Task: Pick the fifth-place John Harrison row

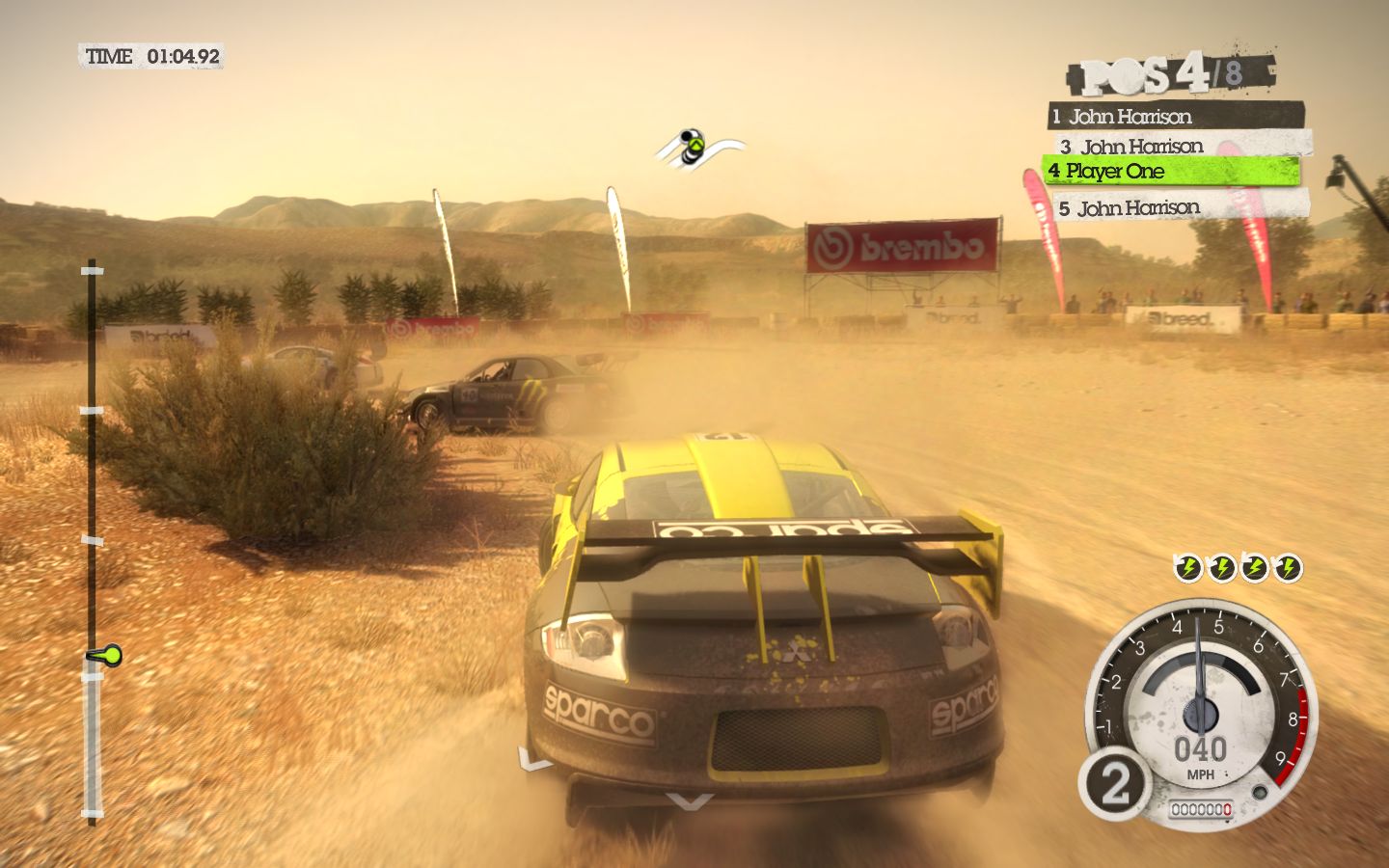Action: pyautogui.click(x=1182, y=207)
